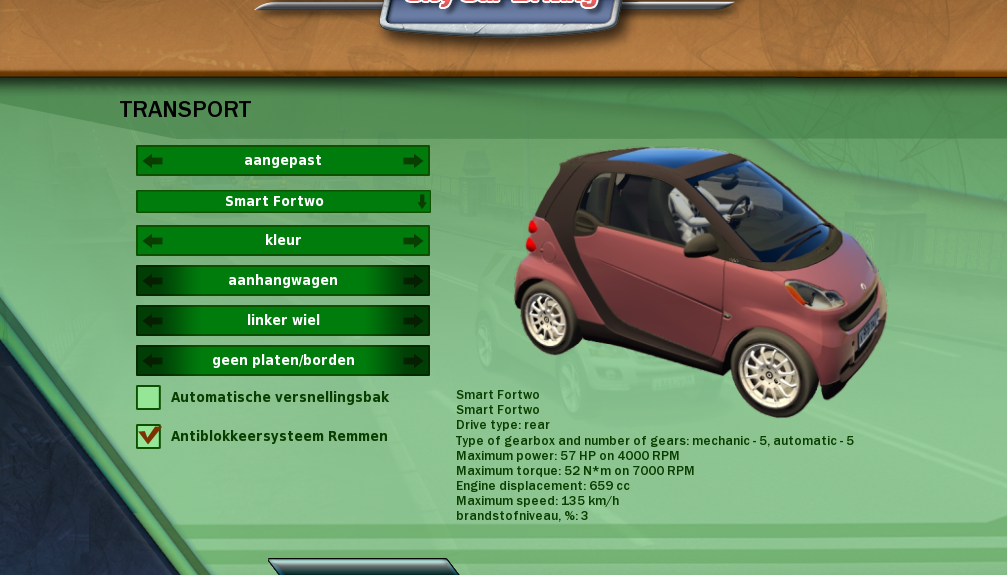Image resolution: width=1007 pixels, height=575 pixels.
Task: Cycle aanhangwagen option to the left
Action: coord(153,281)
